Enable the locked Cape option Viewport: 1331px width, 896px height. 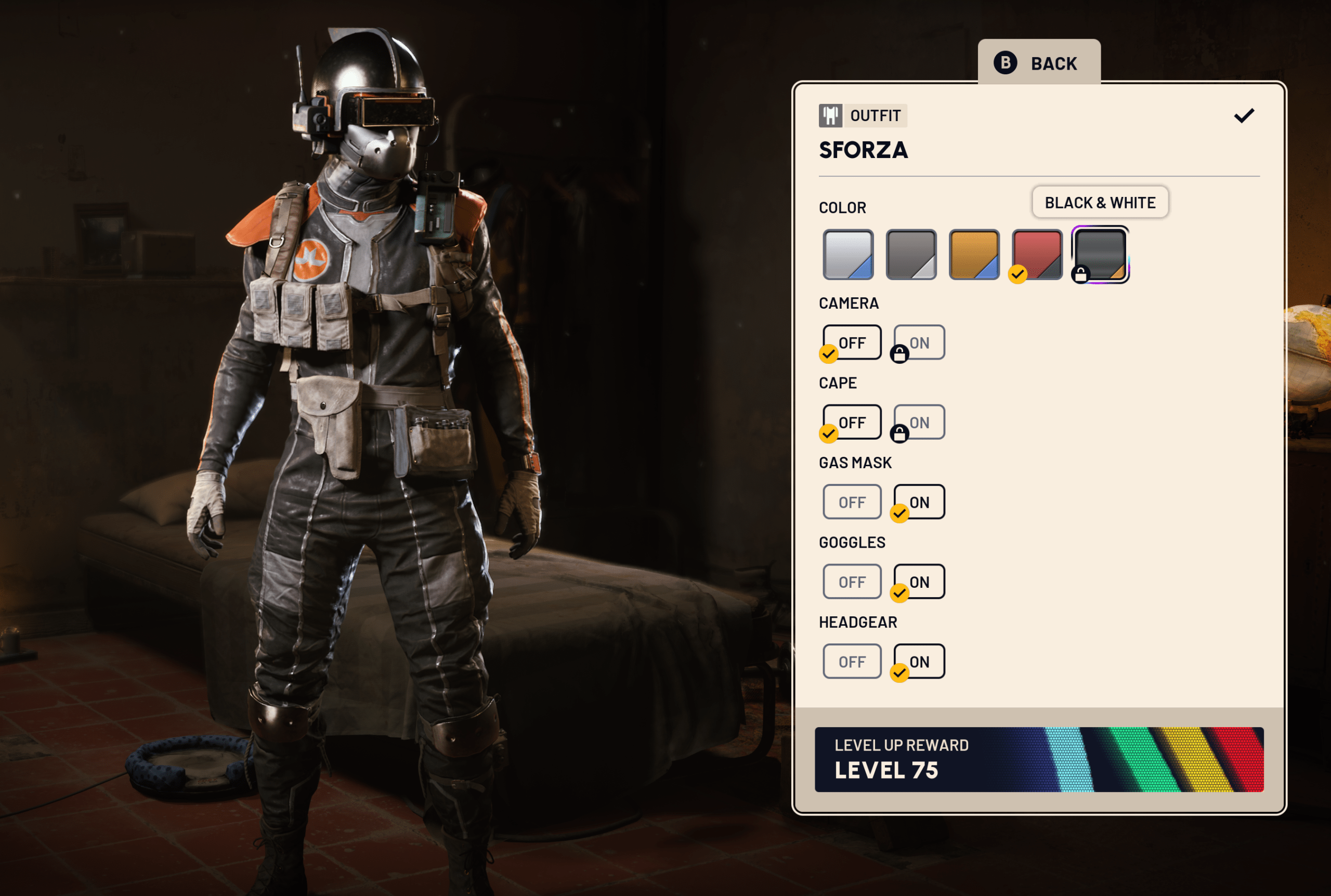pyautogui.click(x=919, y=423)
